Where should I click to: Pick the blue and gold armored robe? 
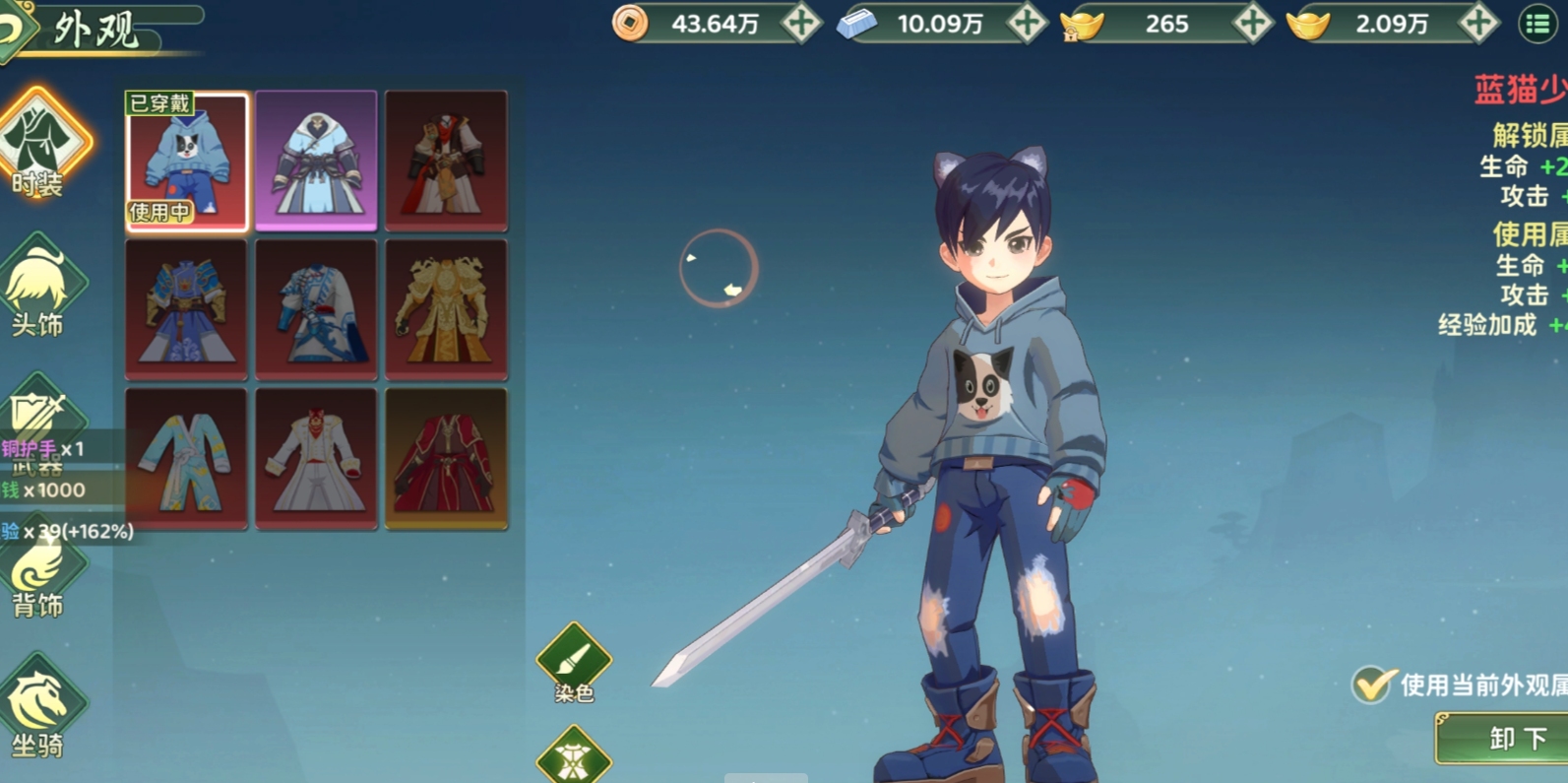pyautogui.click(x=187, y=309)
